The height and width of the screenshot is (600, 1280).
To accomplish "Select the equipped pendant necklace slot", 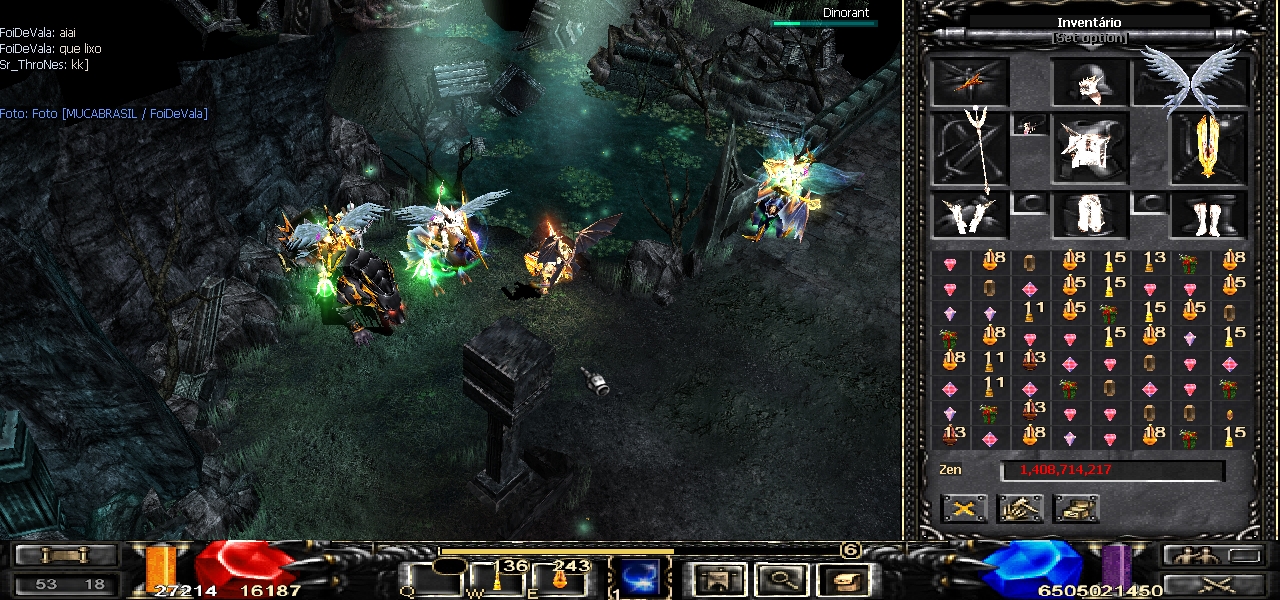I will point(1030,126).
